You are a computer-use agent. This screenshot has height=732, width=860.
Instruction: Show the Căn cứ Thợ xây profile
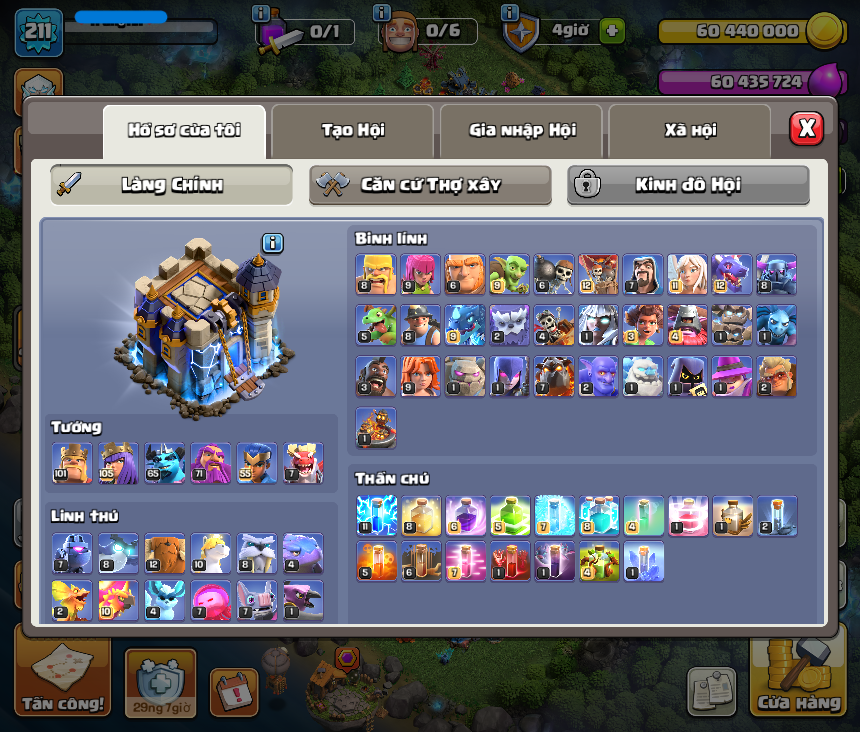coord(430,185)
